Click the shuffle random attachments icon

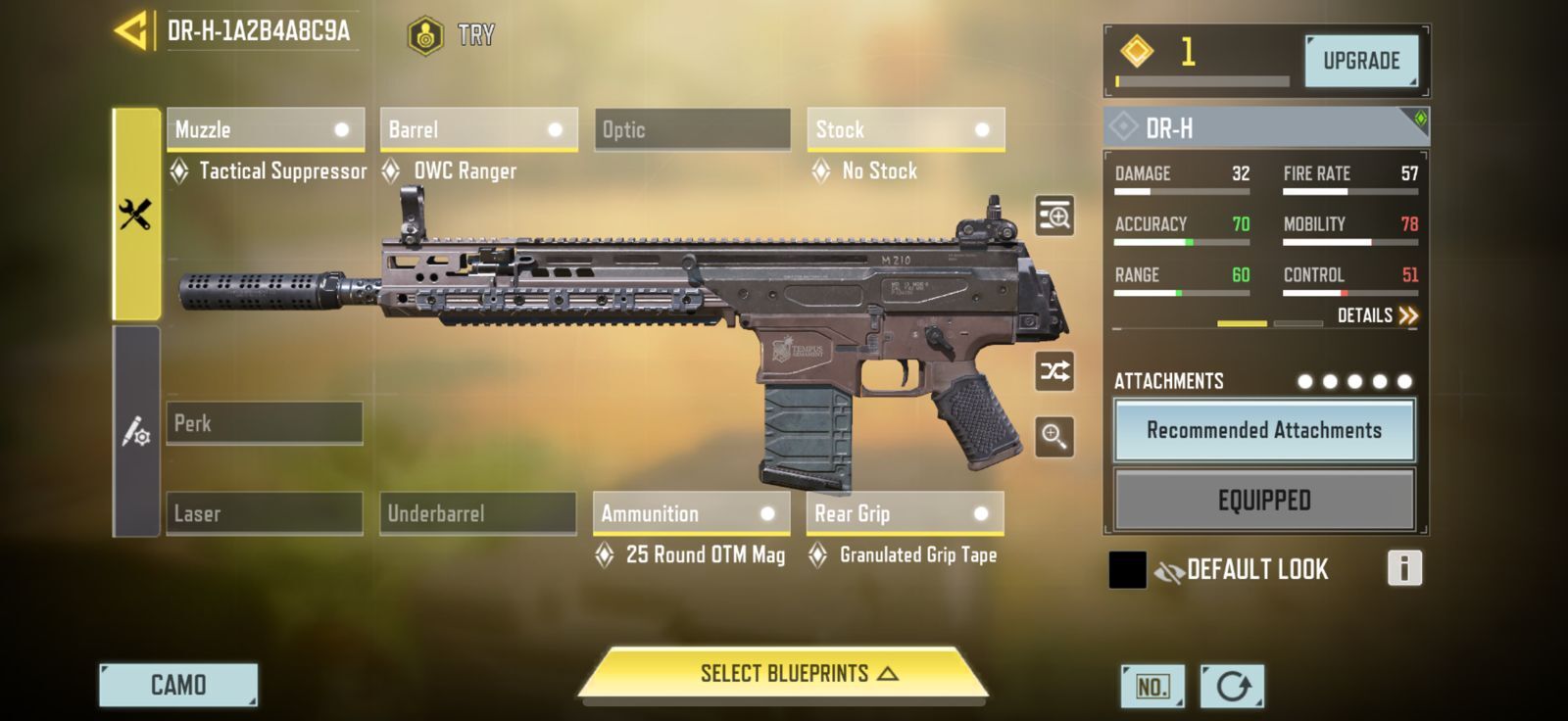coord(1054,373)
